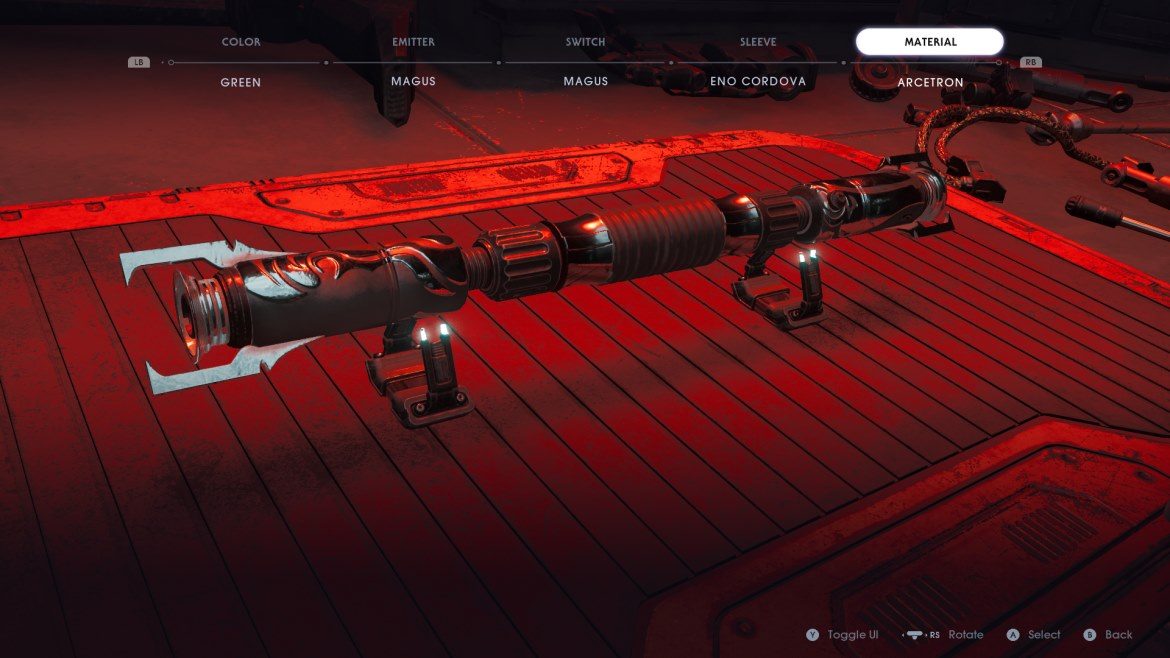Go Back from the customization screen
Screen dimensions: 1170x658
pos(1109,635)
